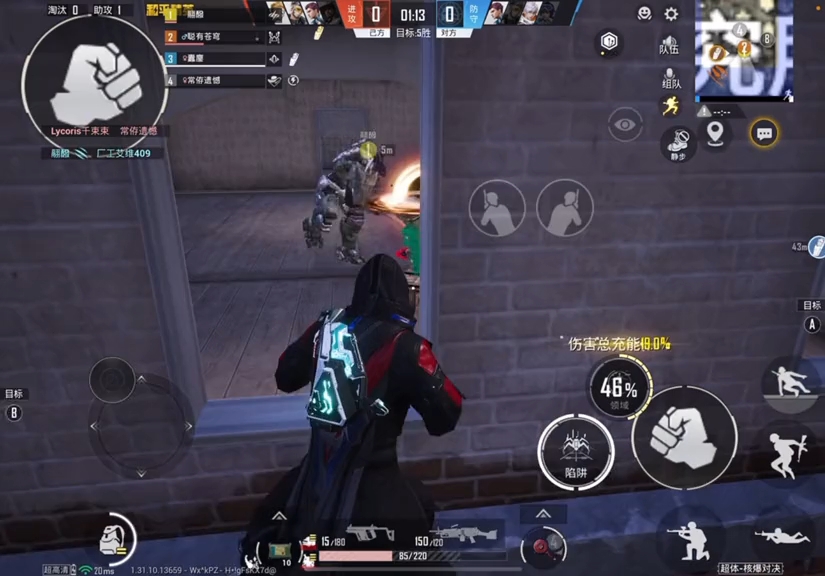Open the gear settings menu
The height and width of the screenshot is (576, 825).
pos(671,14)
